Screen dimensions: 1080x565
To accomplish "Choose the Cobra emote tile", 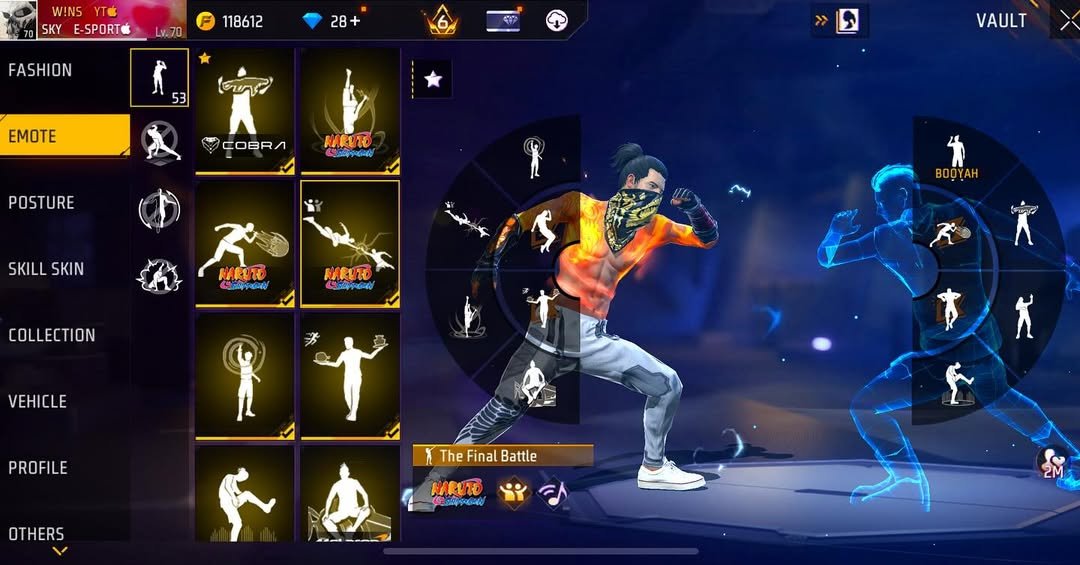I will [x=245, y=111].
